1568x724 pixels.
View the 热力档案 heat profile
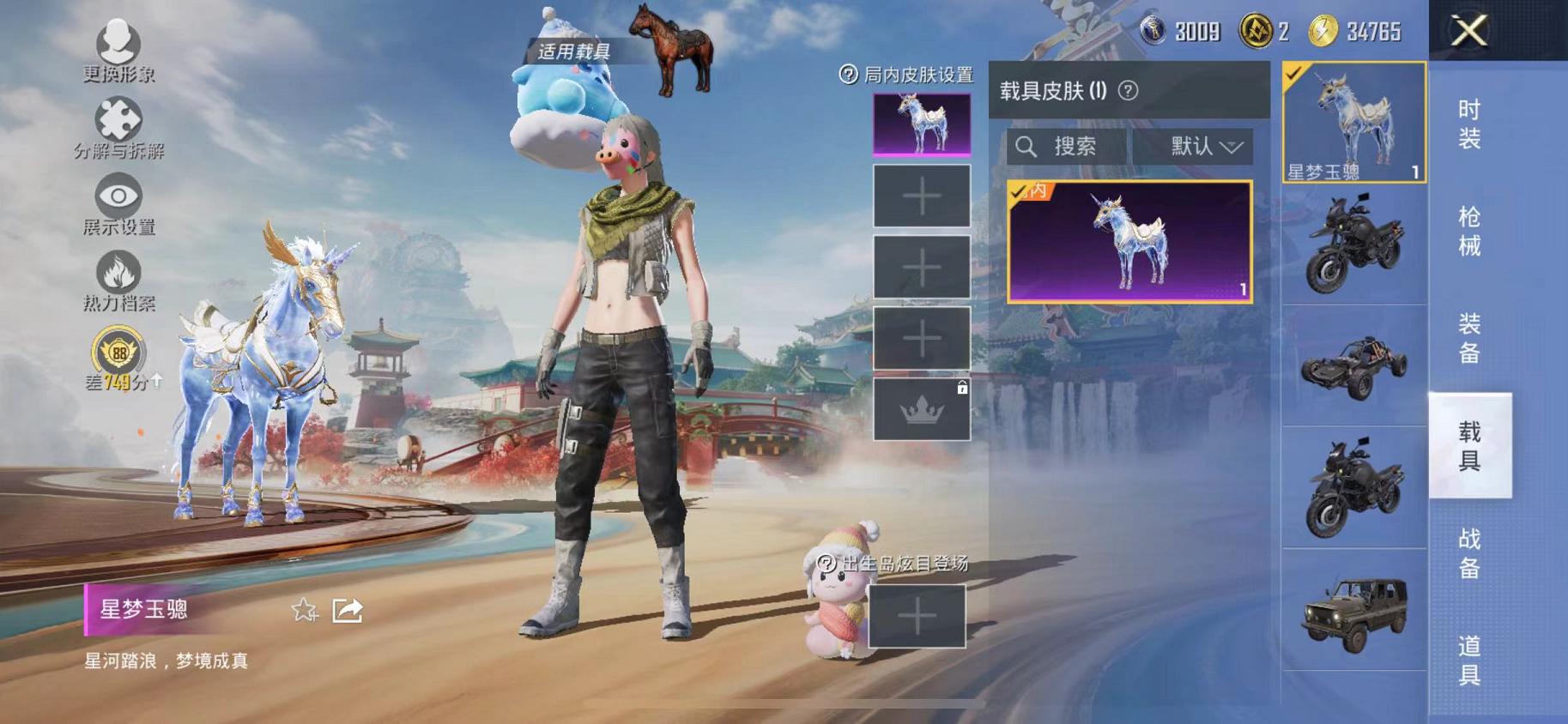coord(120,278)
